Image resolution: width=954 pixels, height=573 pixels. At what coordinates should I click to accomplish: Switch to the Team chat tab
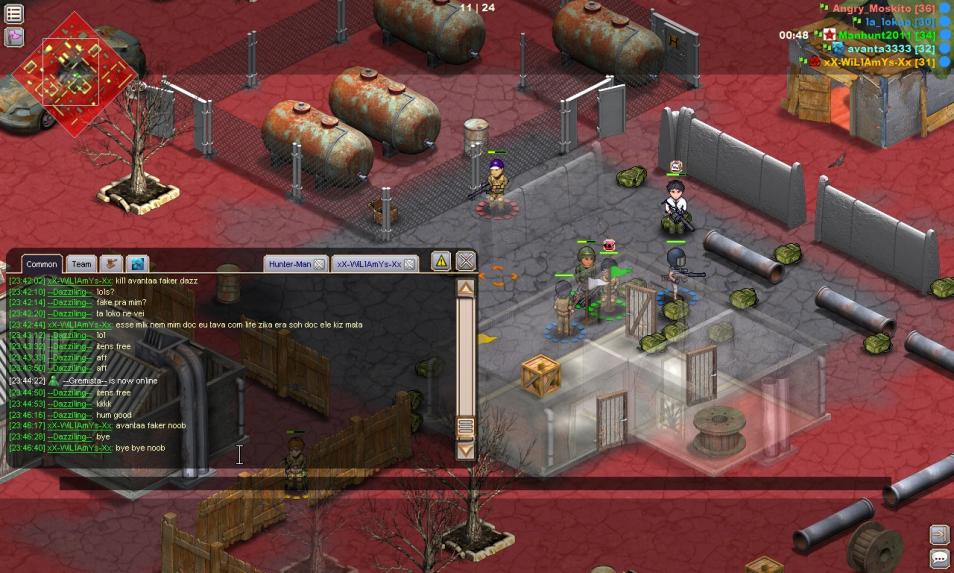tap(81, 264)
